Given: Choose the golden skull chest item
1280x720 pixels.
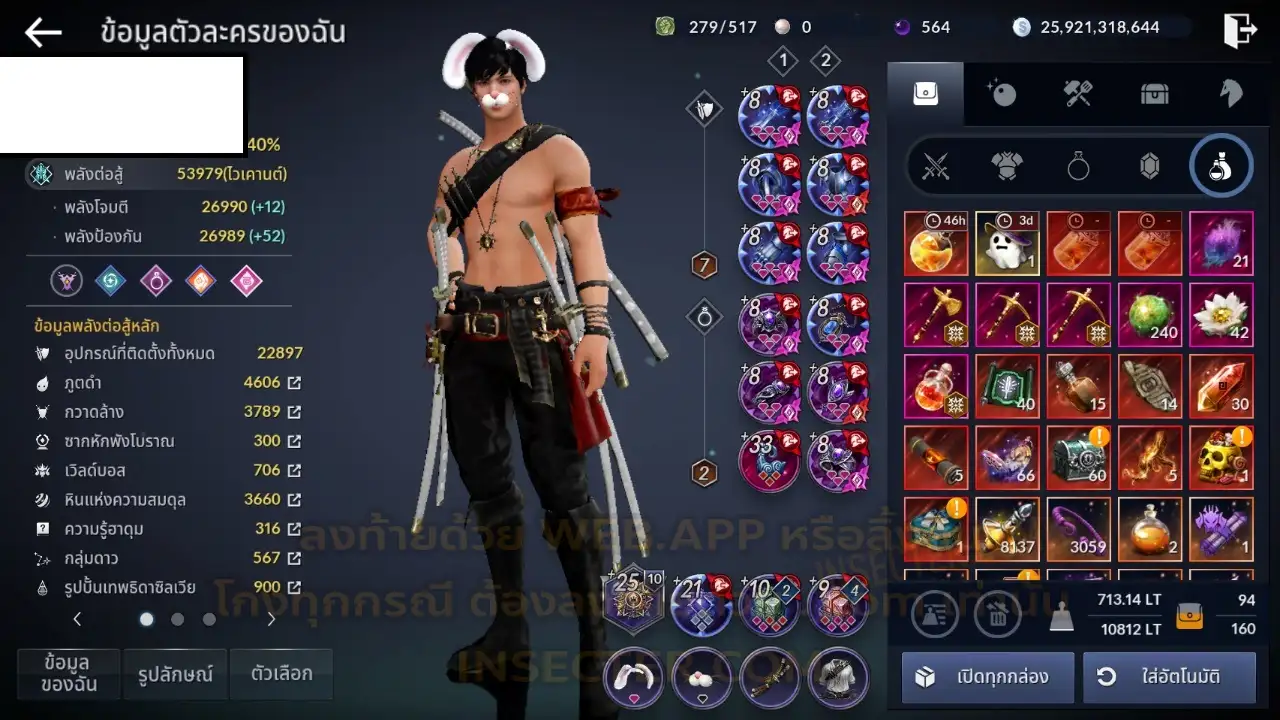Looking at the screenshot, I should point(1221,457).
